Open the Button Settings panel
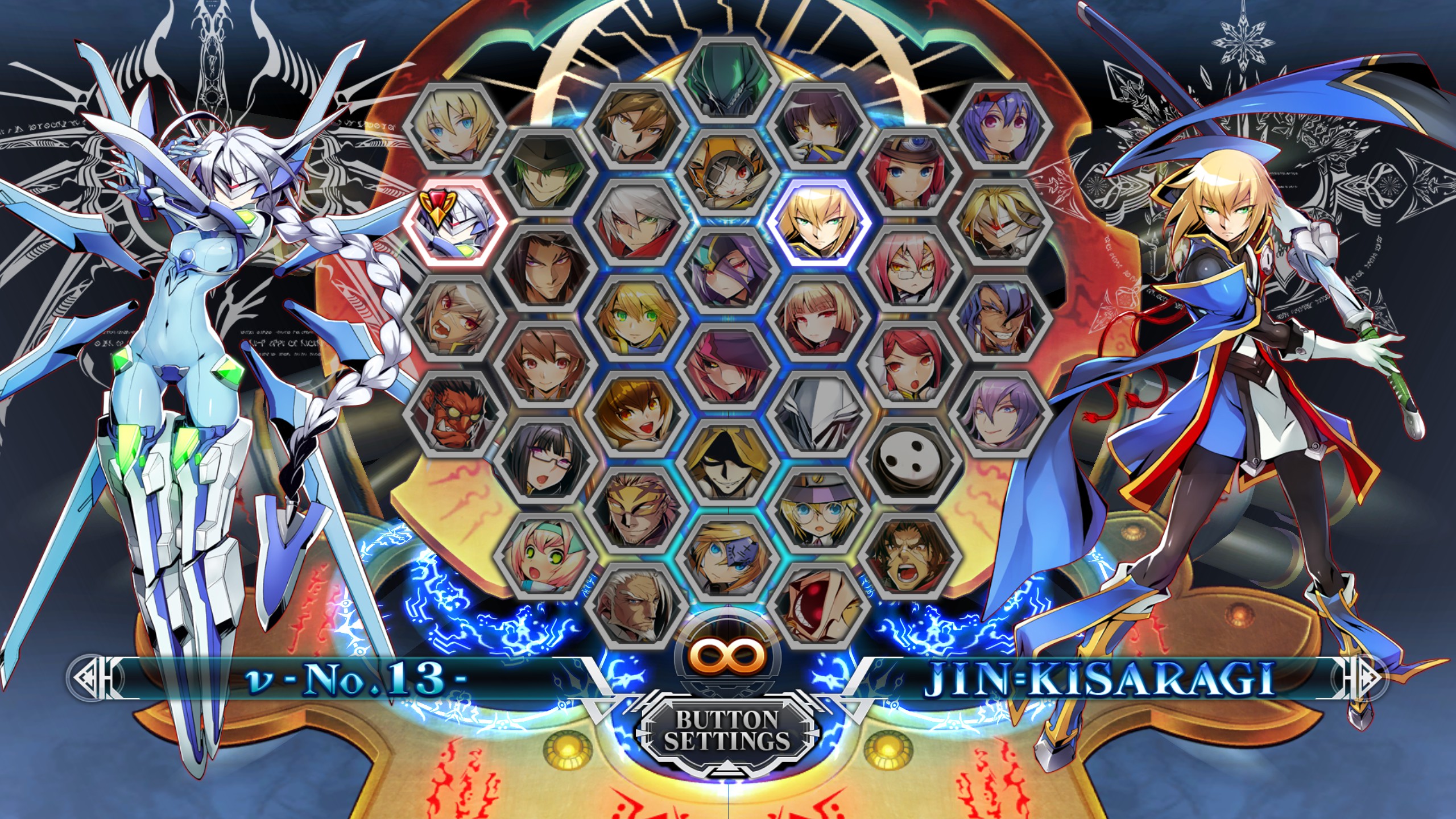Screen dimensions: 1456x819 tap(727, 730)
